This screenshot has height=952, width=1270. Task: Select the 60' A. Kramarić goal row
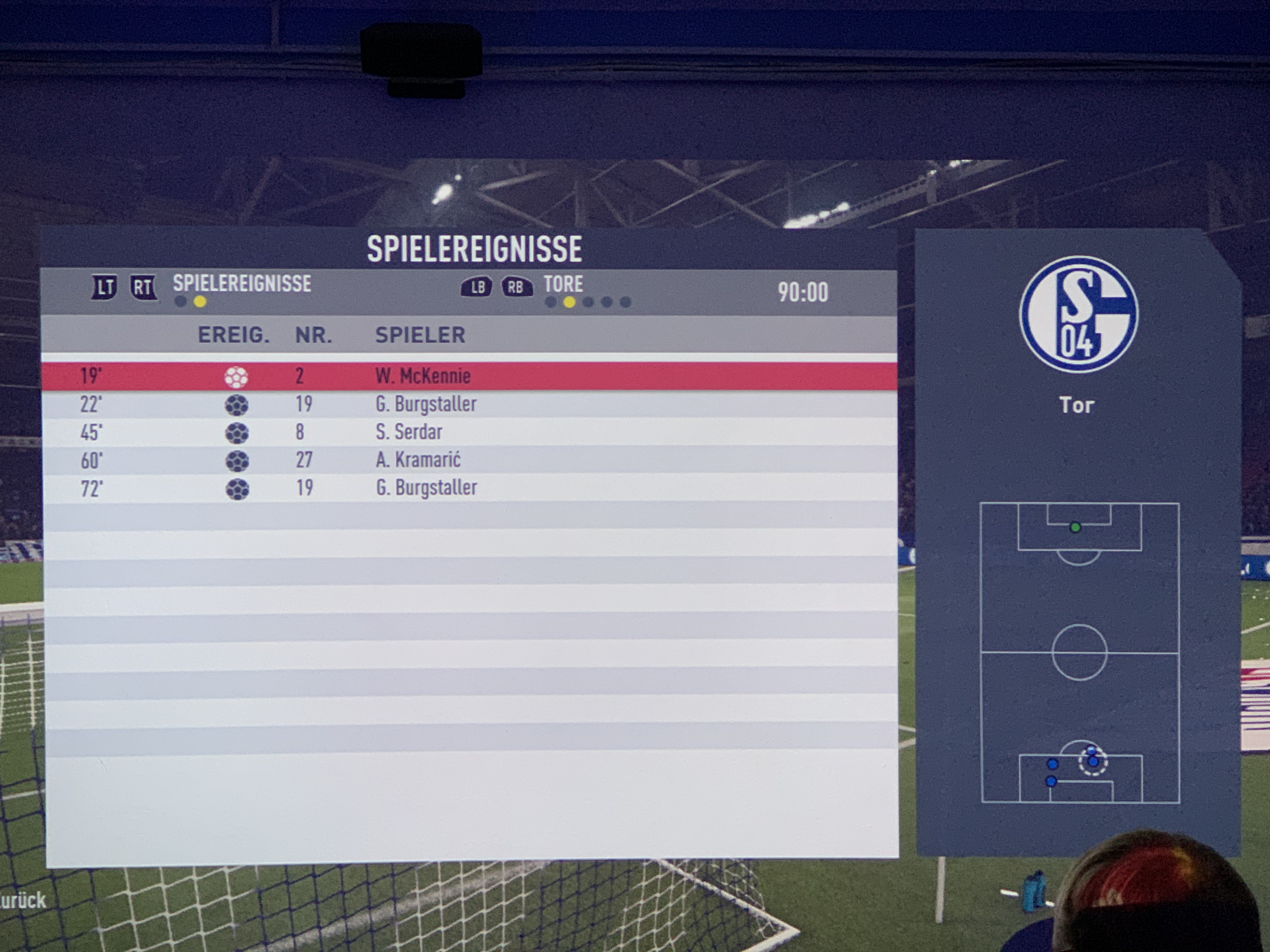(468, 460)
